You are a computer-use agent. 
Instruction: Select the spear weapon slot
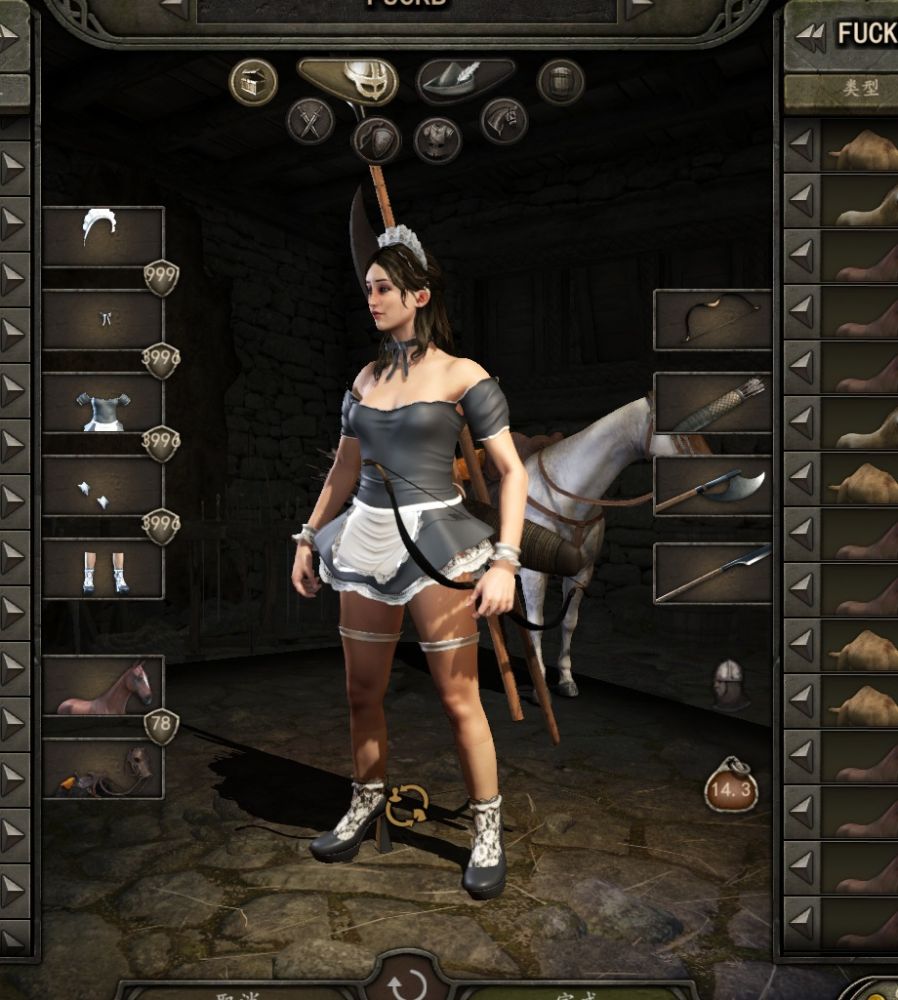(712, 573)
